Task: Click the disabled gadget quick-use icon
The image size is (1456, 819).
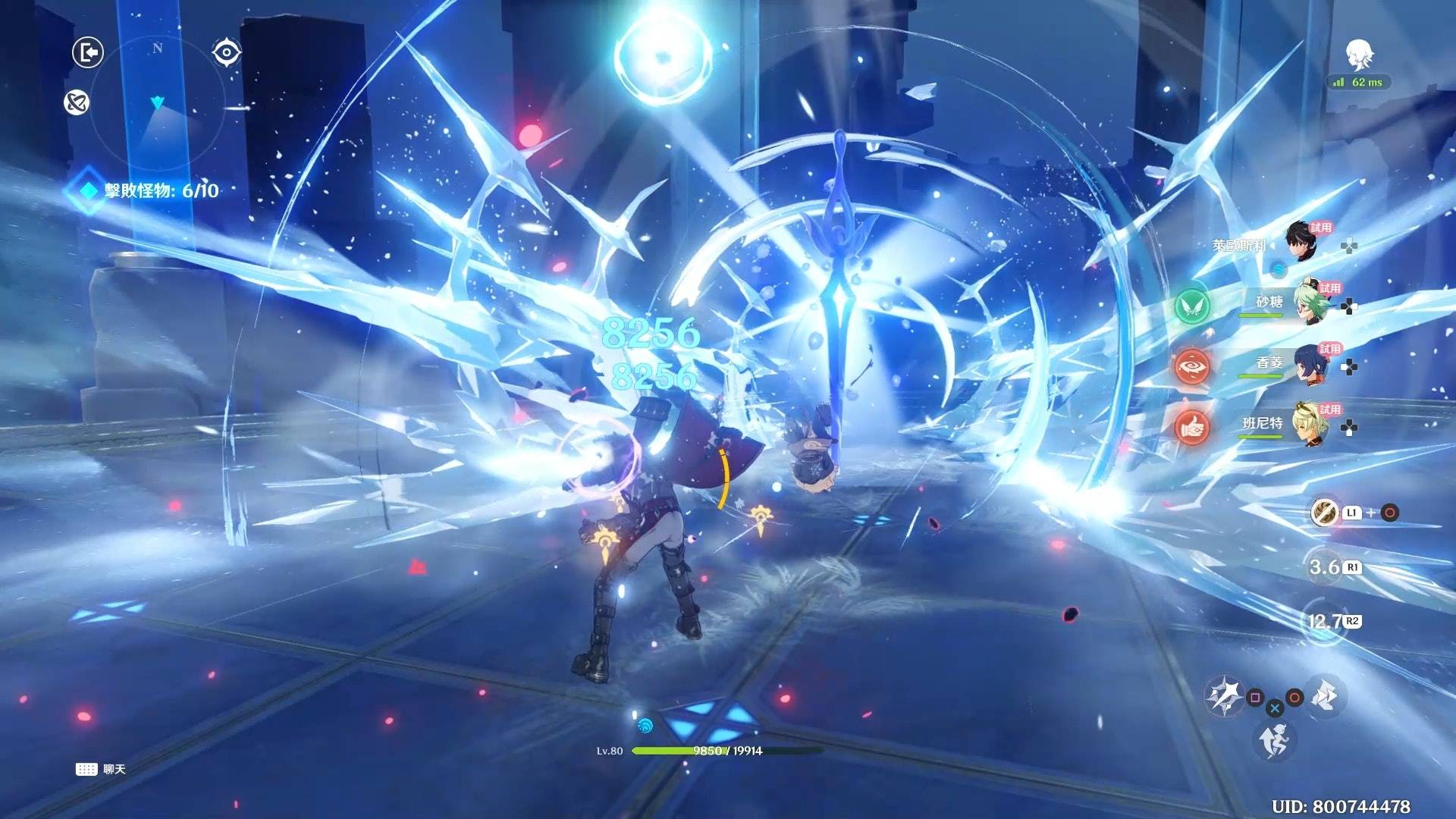Action: (1325, 513)
